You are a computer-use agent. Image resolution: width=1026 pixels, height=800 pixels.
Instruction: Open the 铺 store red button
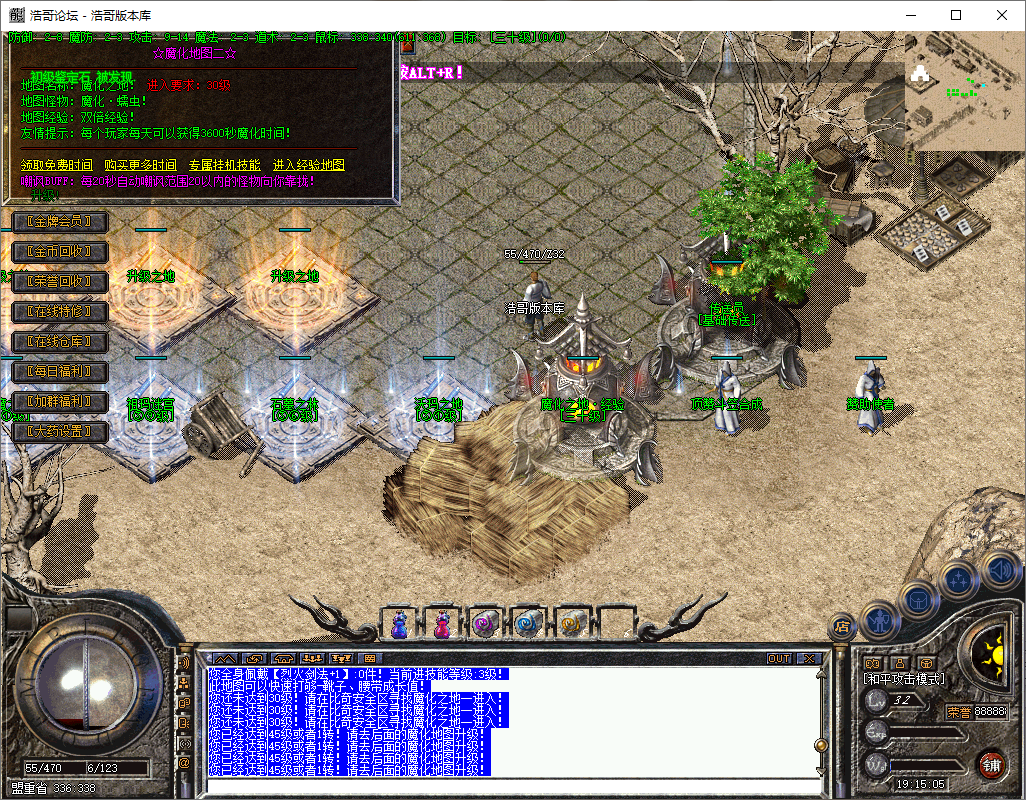[x=991, y=766]
